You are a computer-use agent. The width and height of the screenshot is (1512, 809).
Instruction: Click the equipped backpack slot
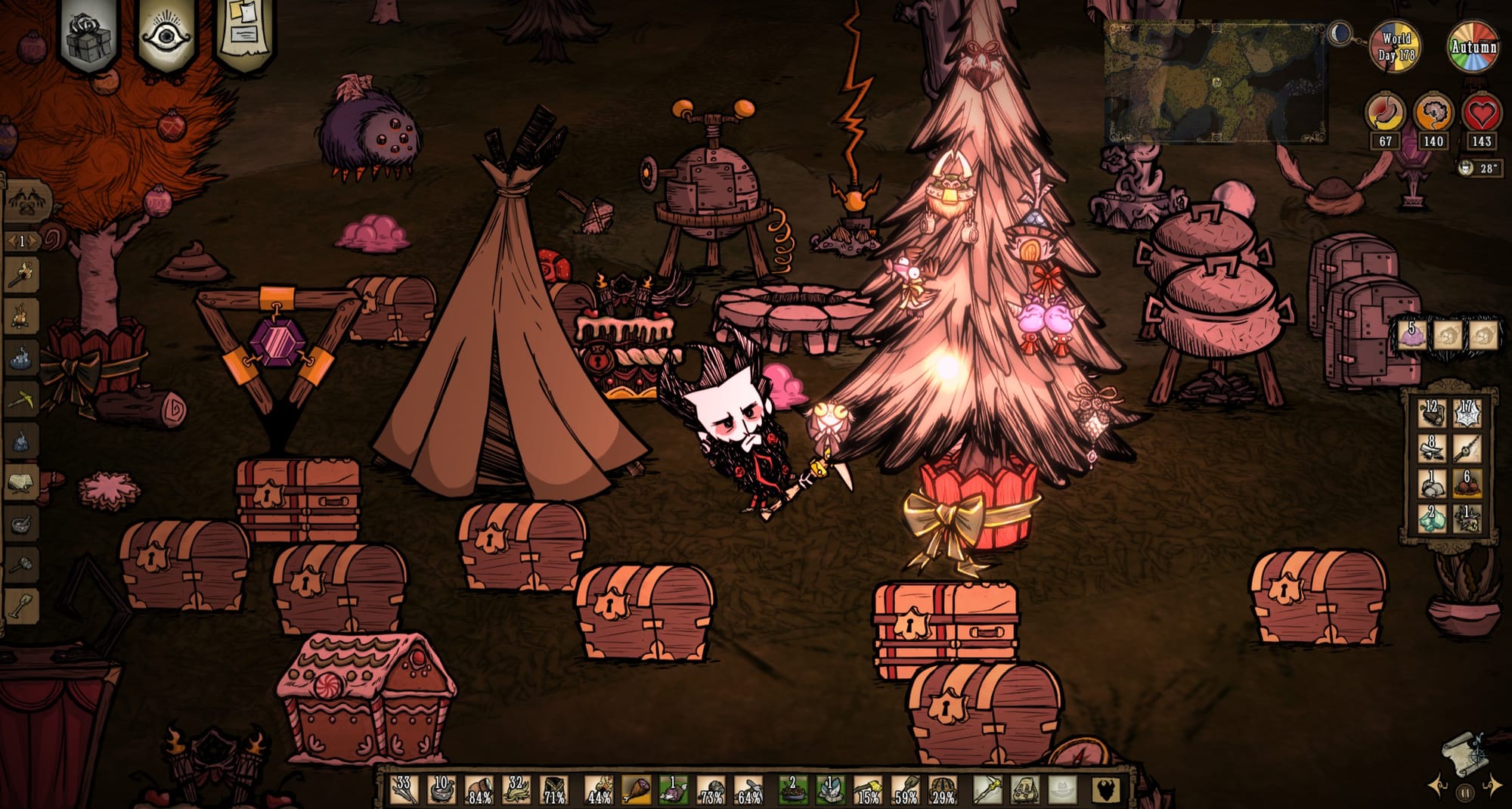coord(1024,790)
